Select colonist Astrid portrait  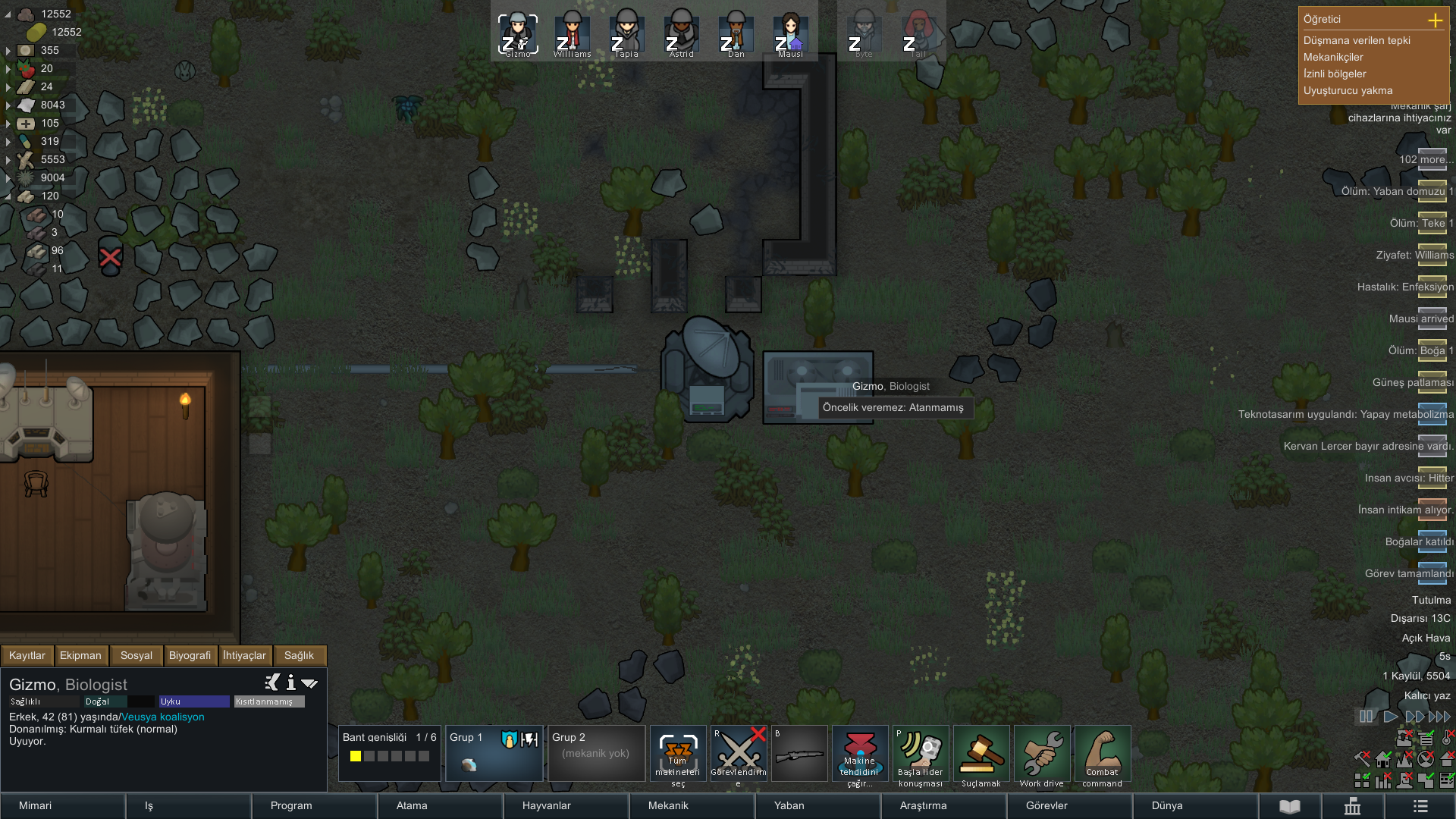pyautogui.click(x=682, y=35)
